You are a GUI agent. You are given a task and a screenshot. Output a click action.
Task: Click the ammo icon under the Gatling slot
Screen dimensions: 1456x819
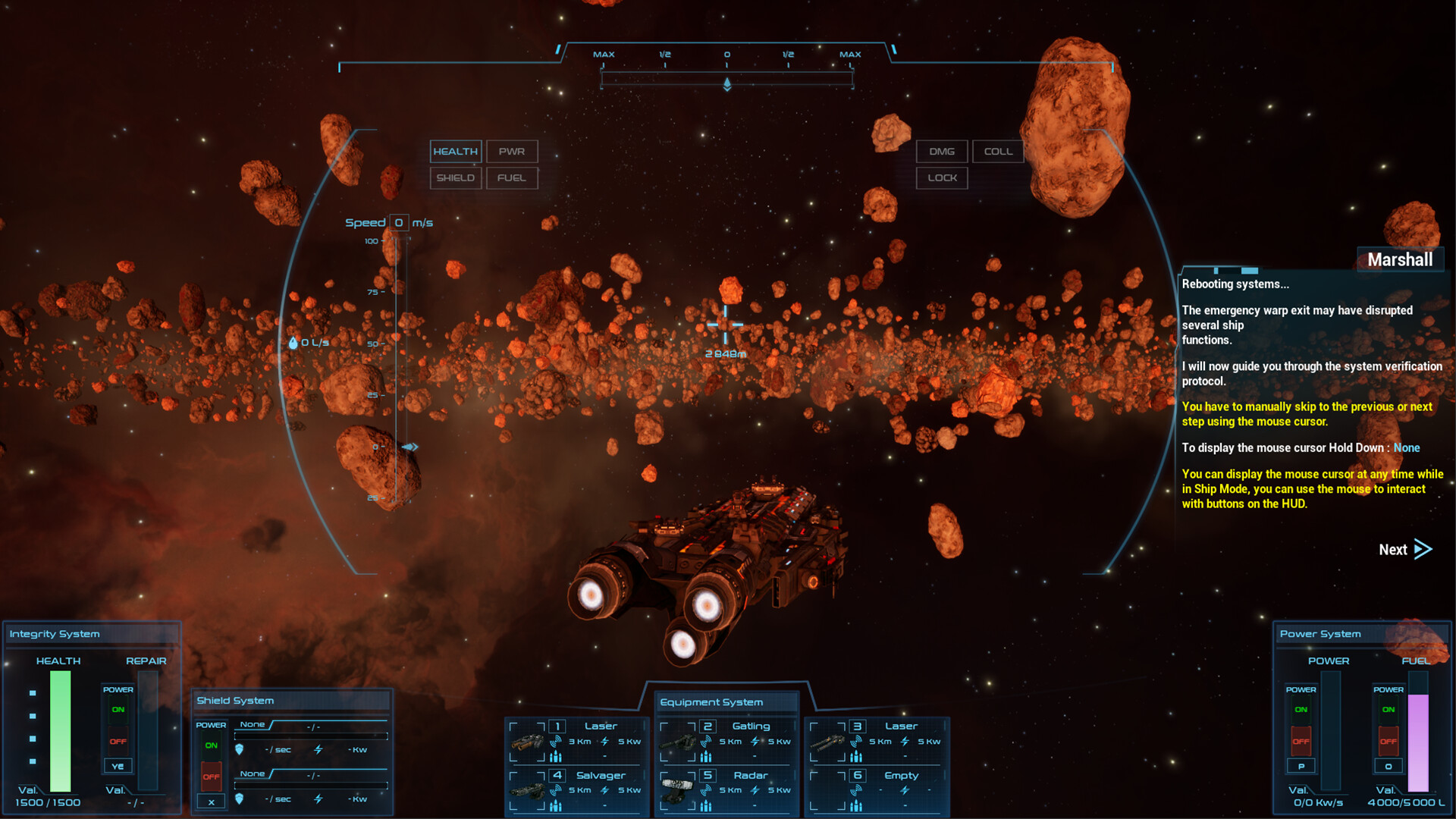click(704, 757)
